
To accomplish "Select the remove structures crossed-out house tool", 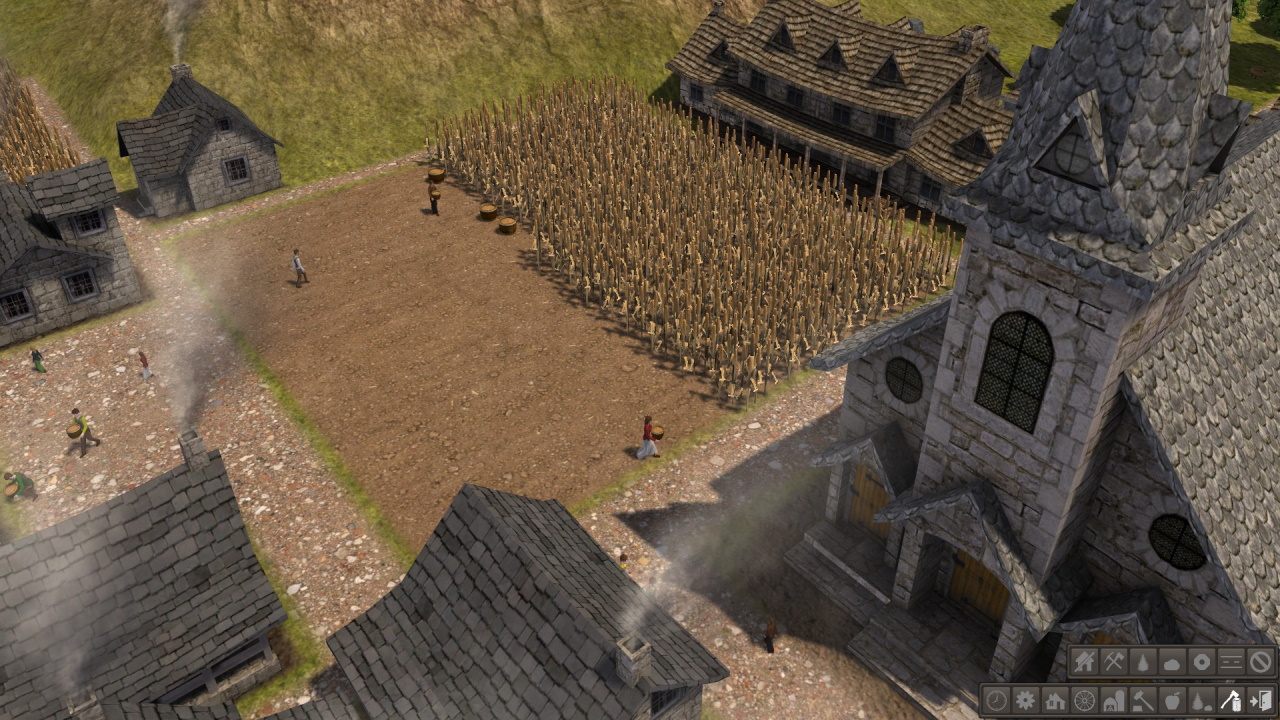I will pyautogui.click(x=1084, y=661).
